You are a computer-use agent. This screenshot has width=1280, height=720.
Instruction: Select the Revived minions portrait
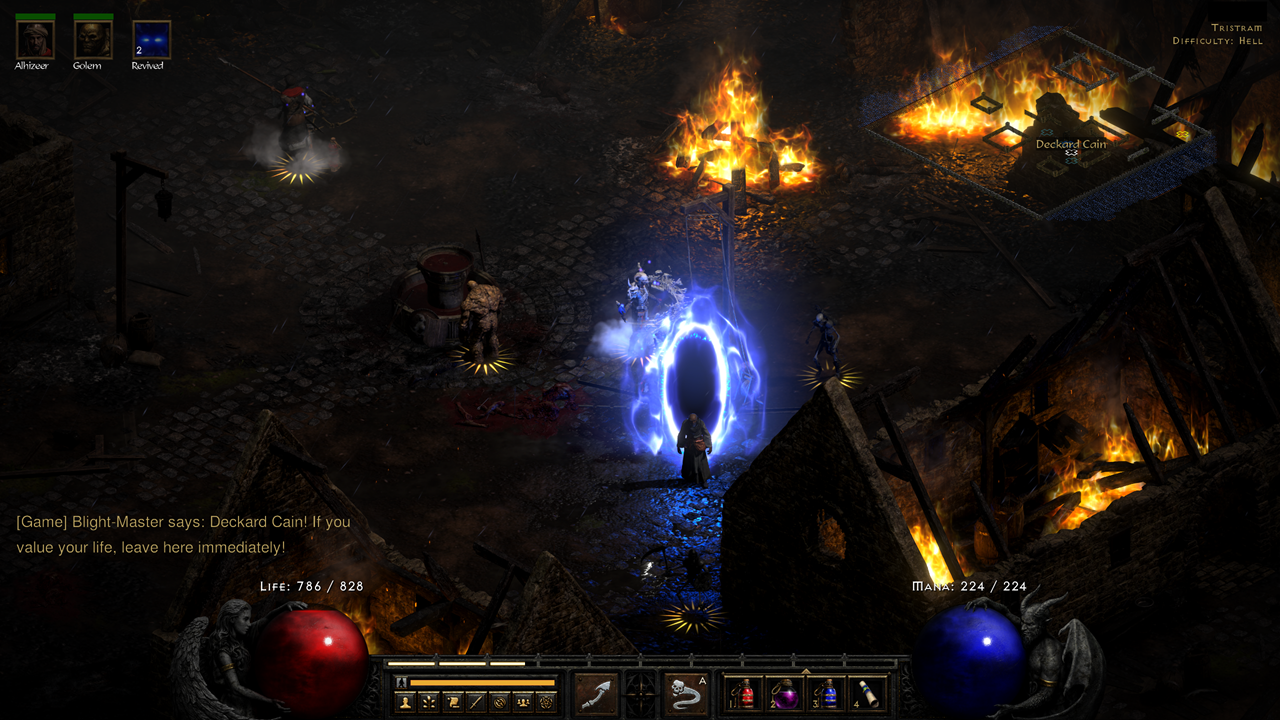tap(152, 40)
